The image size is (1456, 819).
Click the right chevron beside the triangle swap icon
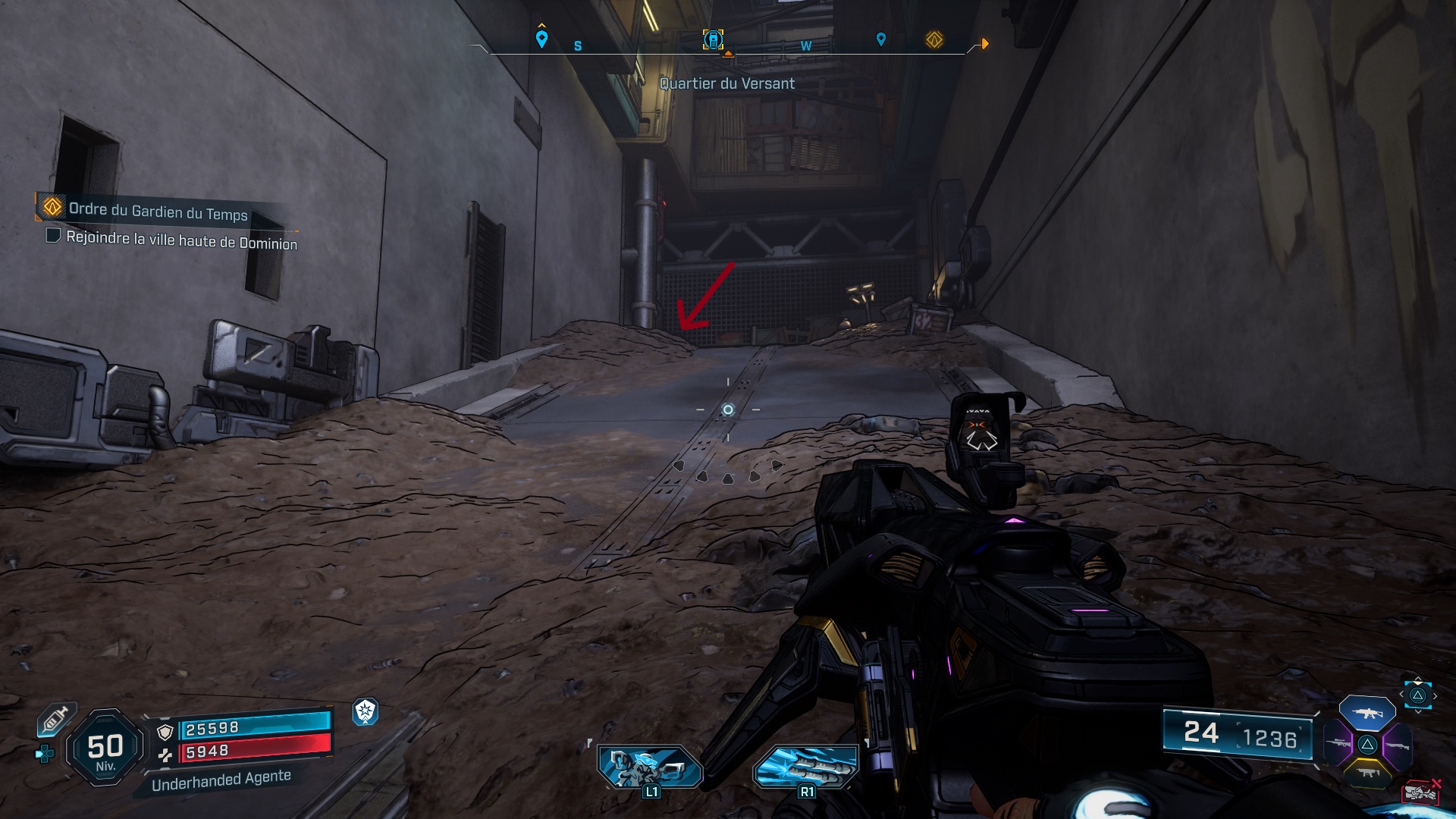tap(1436, 696)
